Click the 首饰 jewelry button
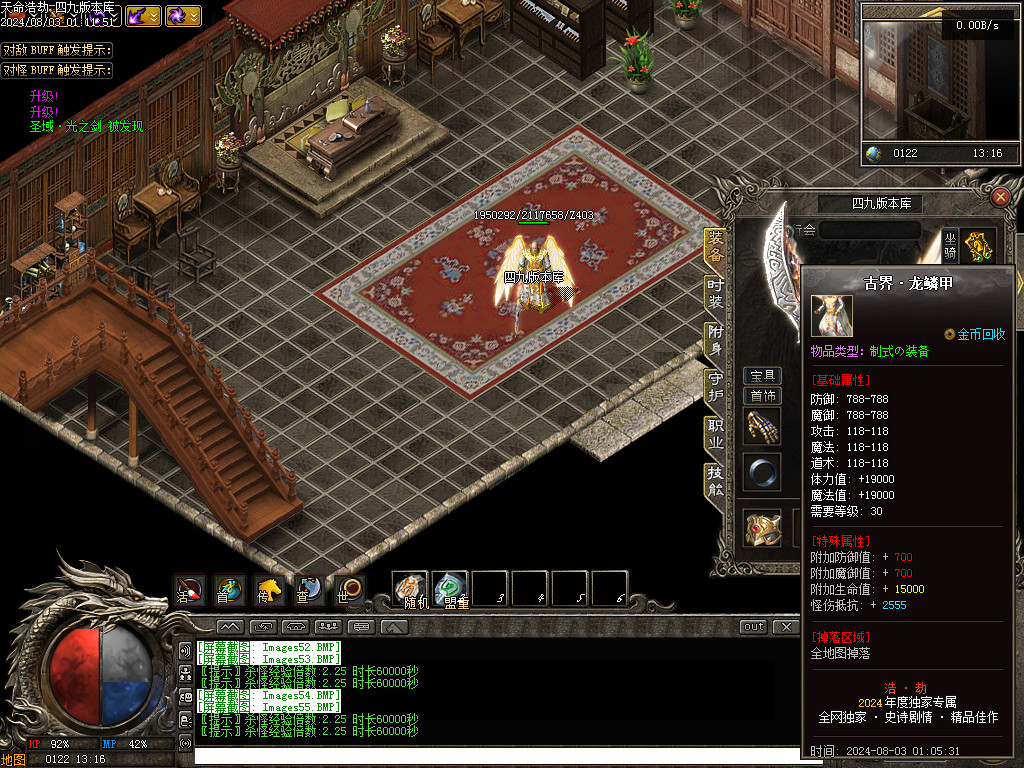This screenshot has width=1024, height=768. pos(763,396)
